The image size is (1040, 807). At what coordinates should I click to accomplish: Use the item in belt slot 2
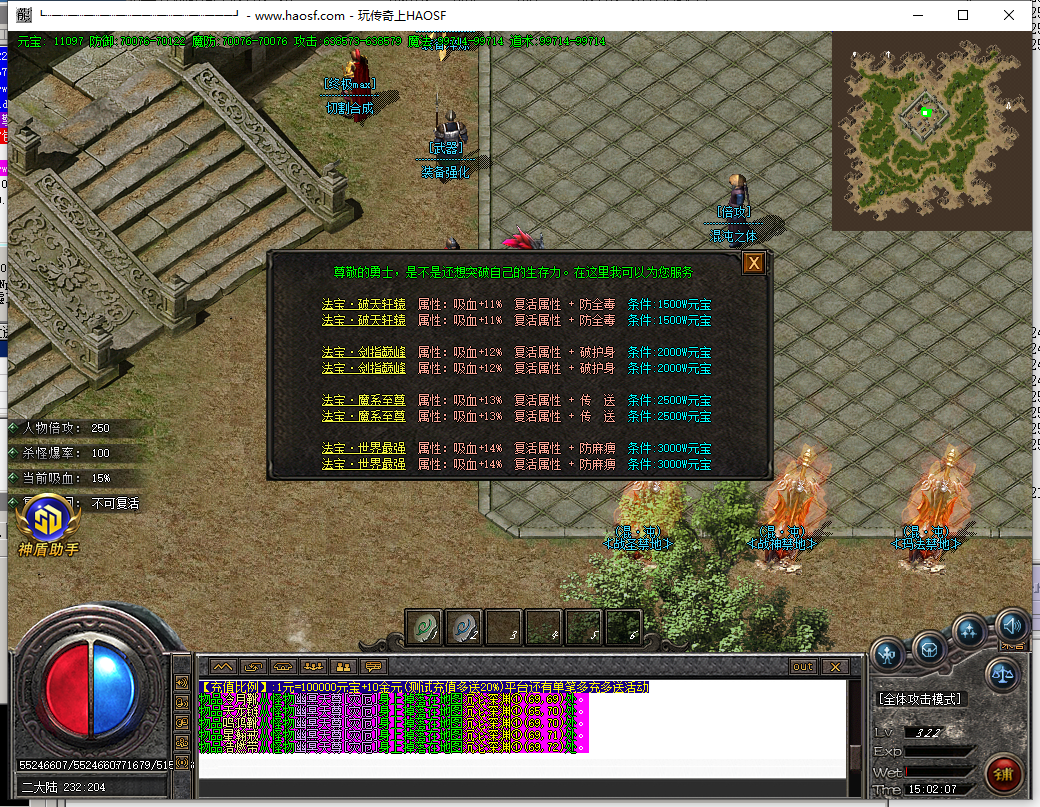tap(464, 627)
